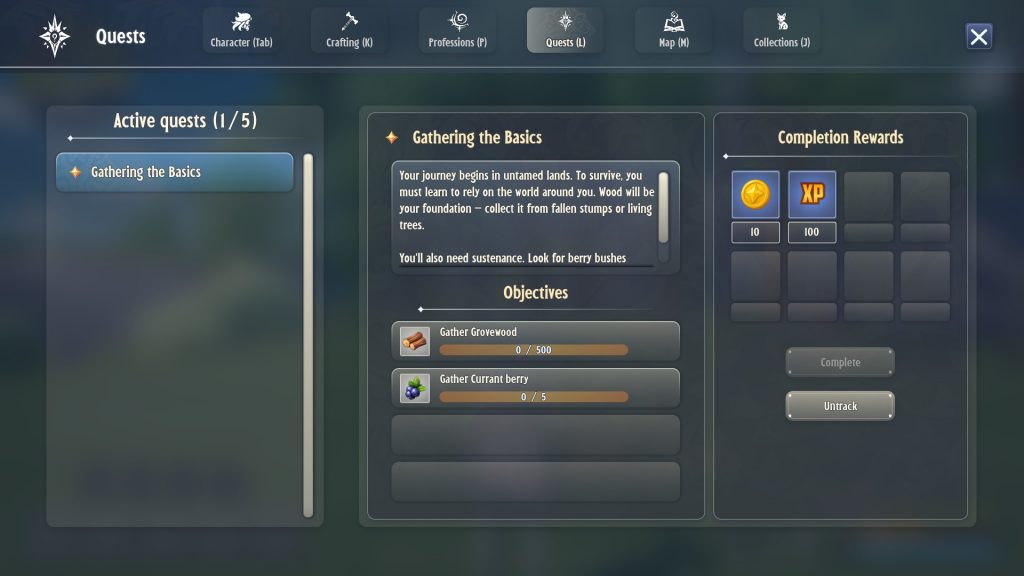This screenshot has width=1024, height=576.
Task: Select the gold coin reward slot
Action: [755, 195]
